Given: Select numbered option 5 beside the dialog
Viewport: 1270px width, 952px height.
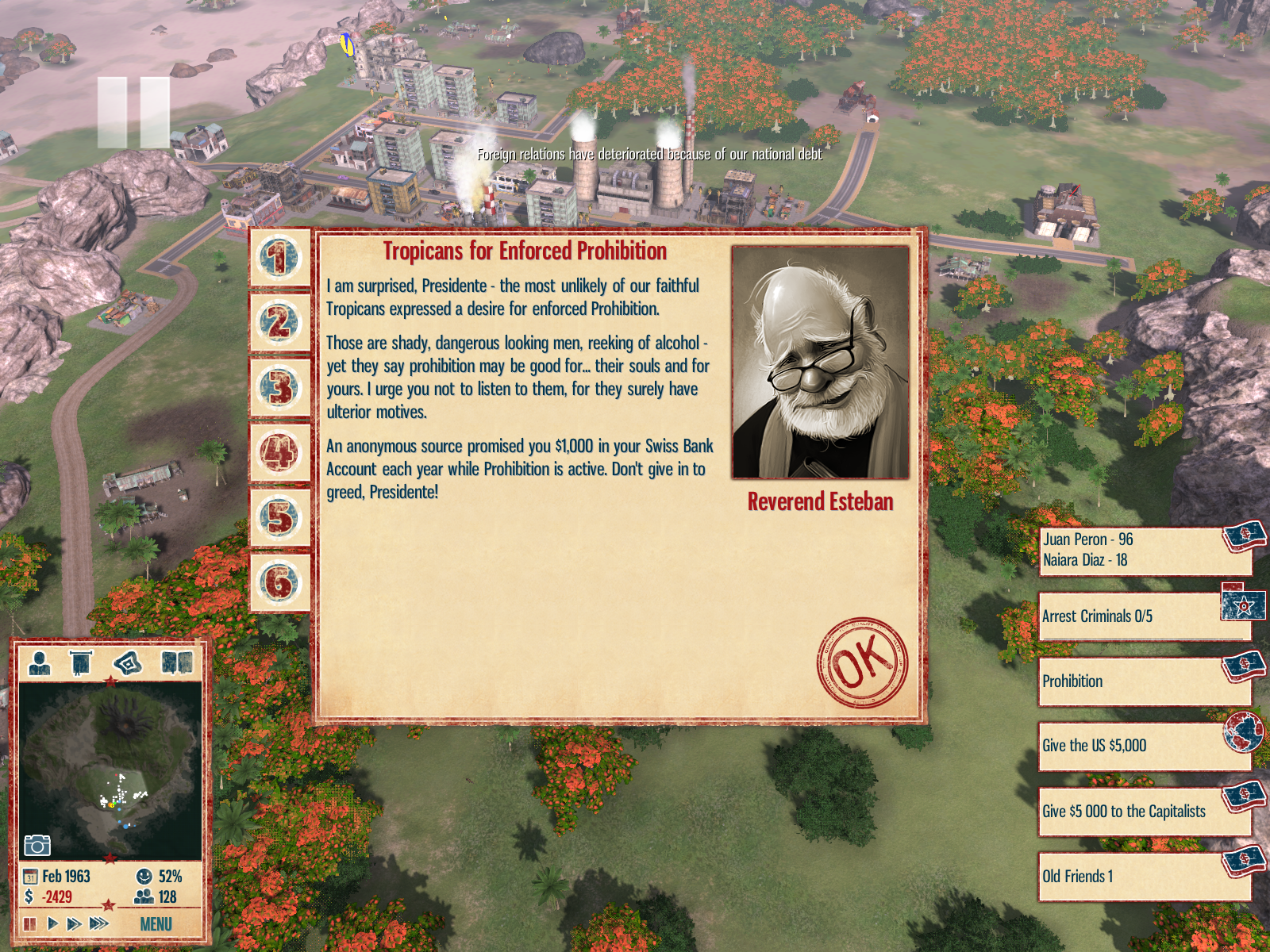Looking at the screenshot, I should 279,519.
